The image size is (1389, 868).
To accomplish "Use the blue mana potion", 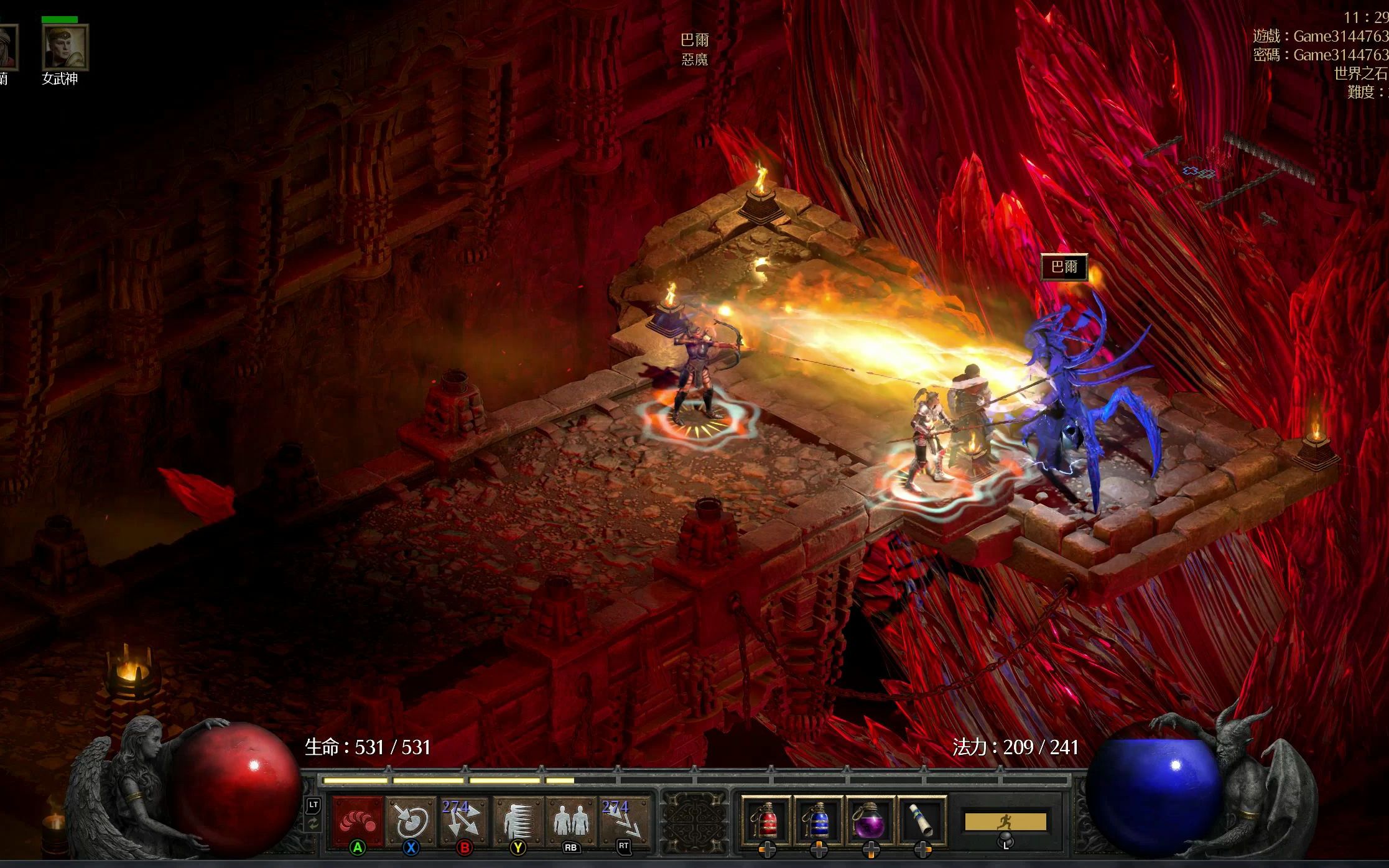I will click(818, 821).
